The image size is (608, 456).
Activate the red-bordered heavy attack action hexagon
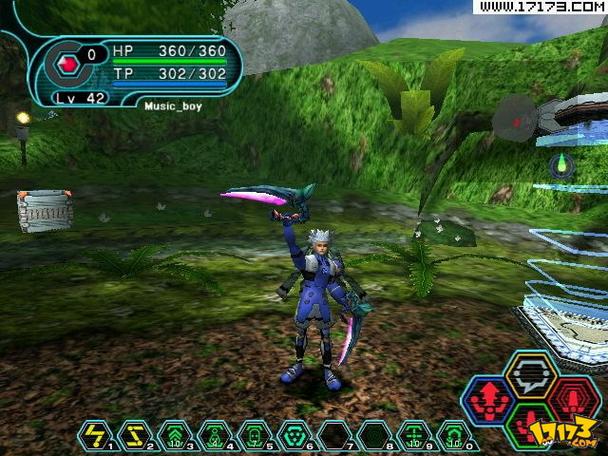pos(572,399)
